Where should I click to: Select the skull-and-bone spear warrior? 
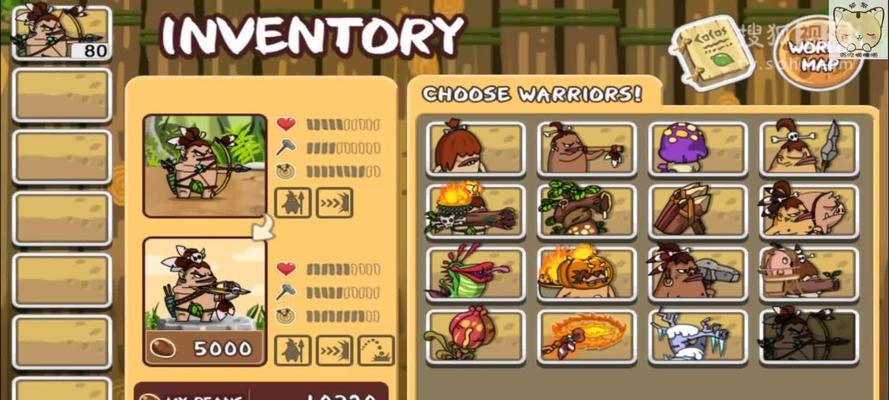pos(808,148)
